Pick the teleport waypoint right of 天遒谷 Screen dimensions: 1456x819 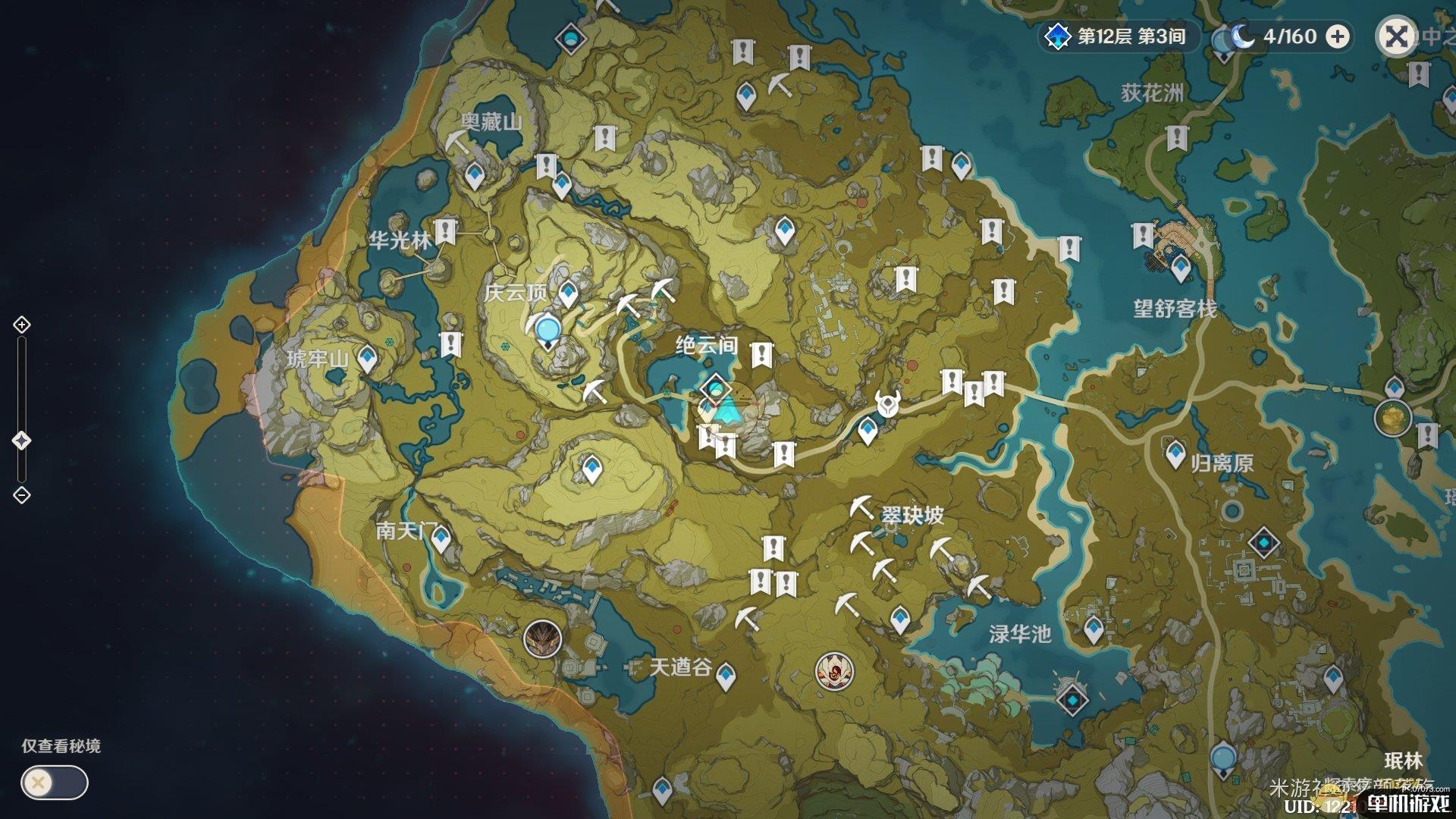726,675
